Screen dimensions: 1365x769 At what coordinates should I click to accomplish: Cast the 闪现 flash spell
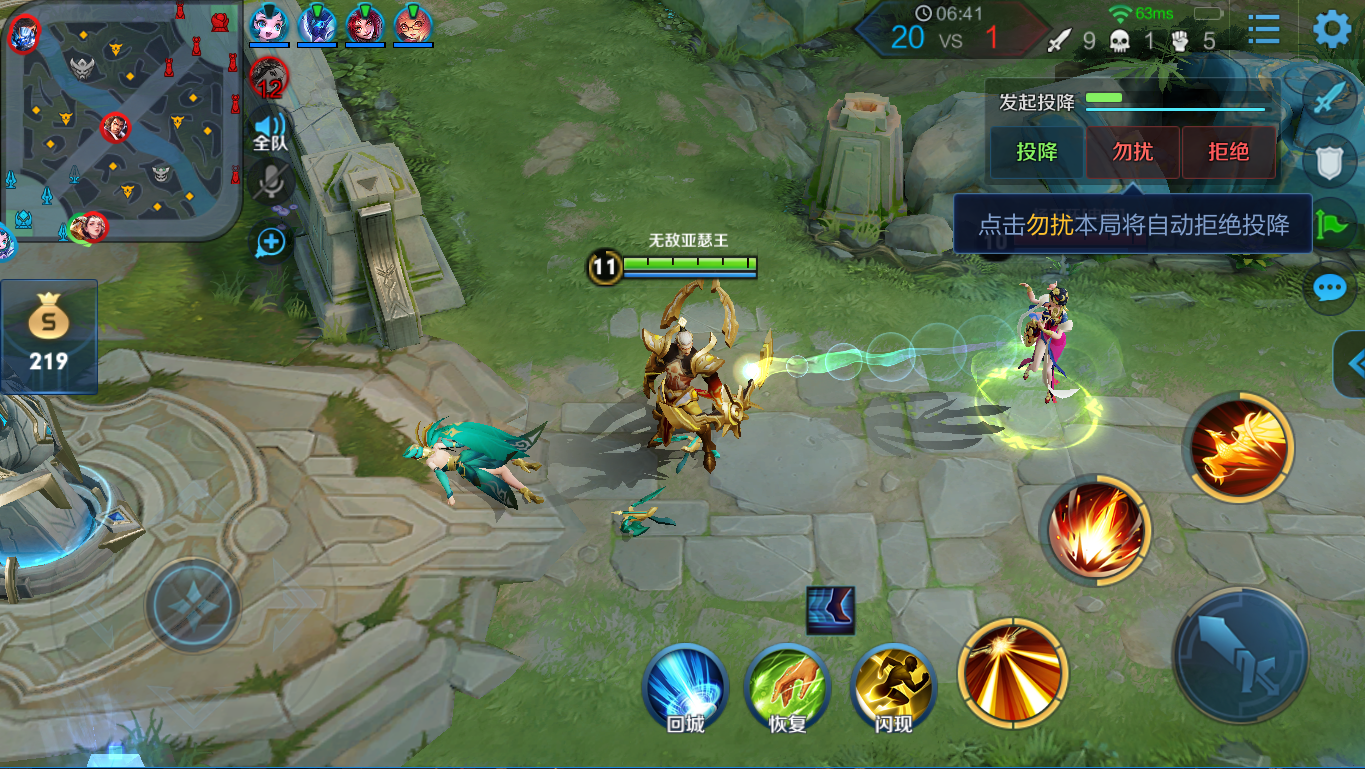click(x=892, y=688)
